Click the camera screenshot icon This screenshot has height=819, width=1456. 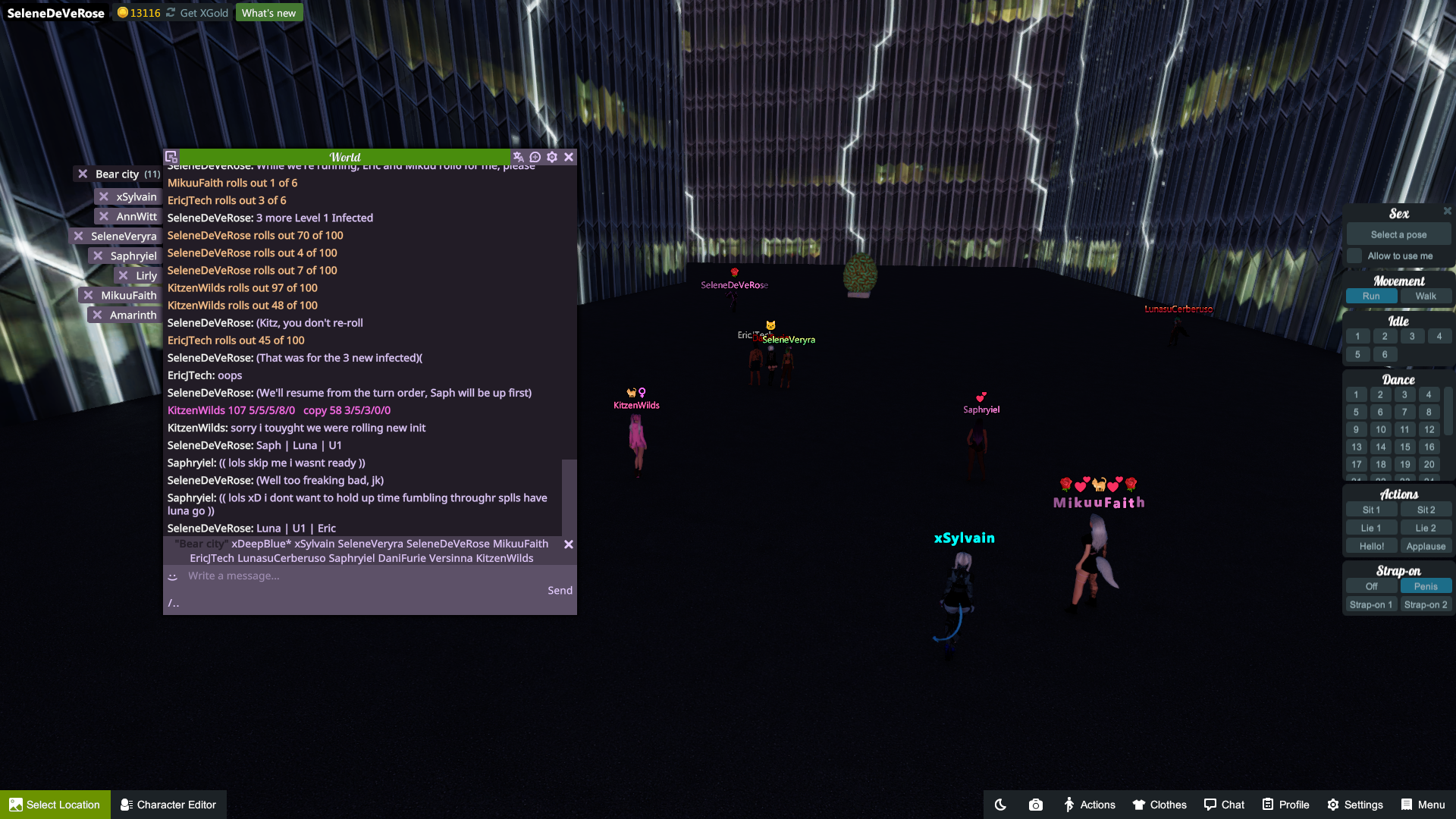click(x=1035, y=805)
